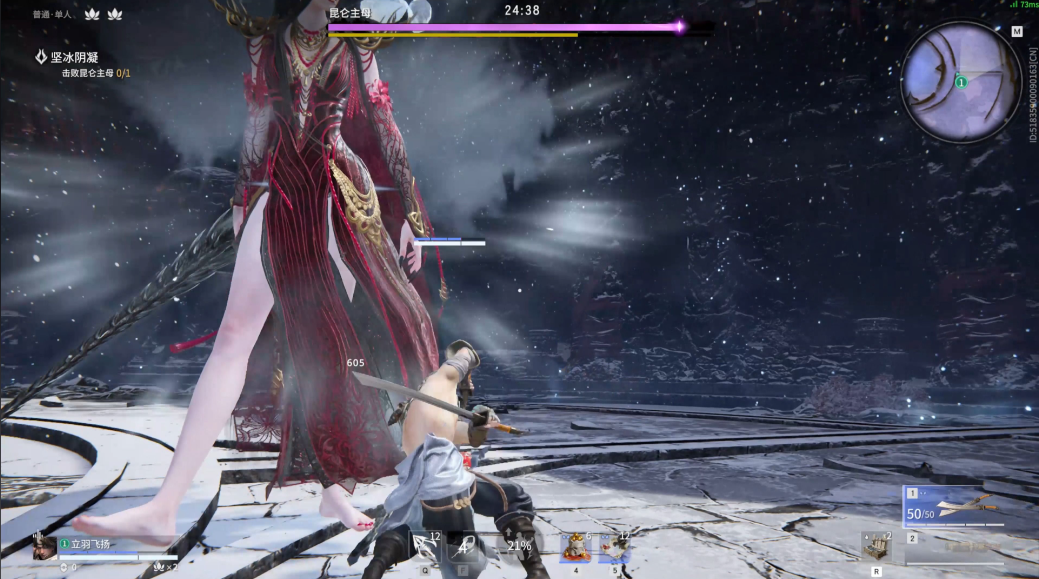Activate the F skill icon

(464, 547)
